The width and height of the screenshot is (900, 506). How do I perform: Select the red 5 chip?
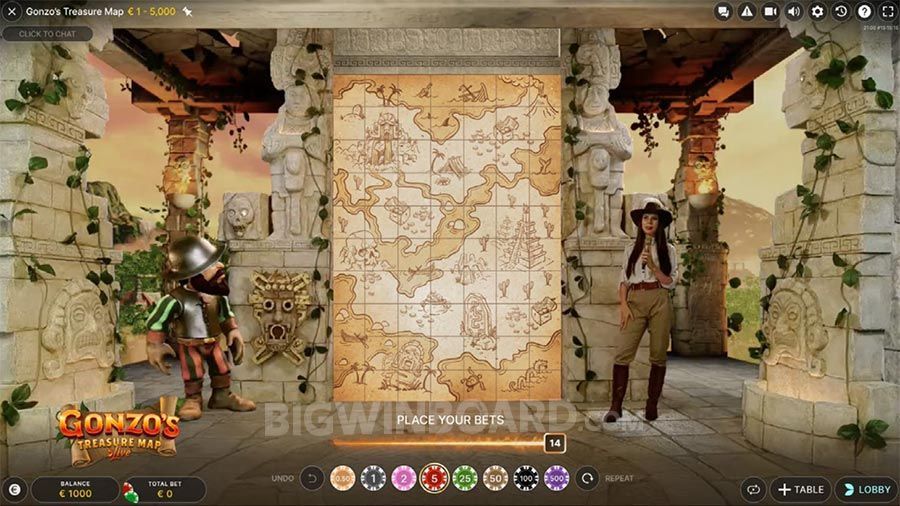click(434, 478)
